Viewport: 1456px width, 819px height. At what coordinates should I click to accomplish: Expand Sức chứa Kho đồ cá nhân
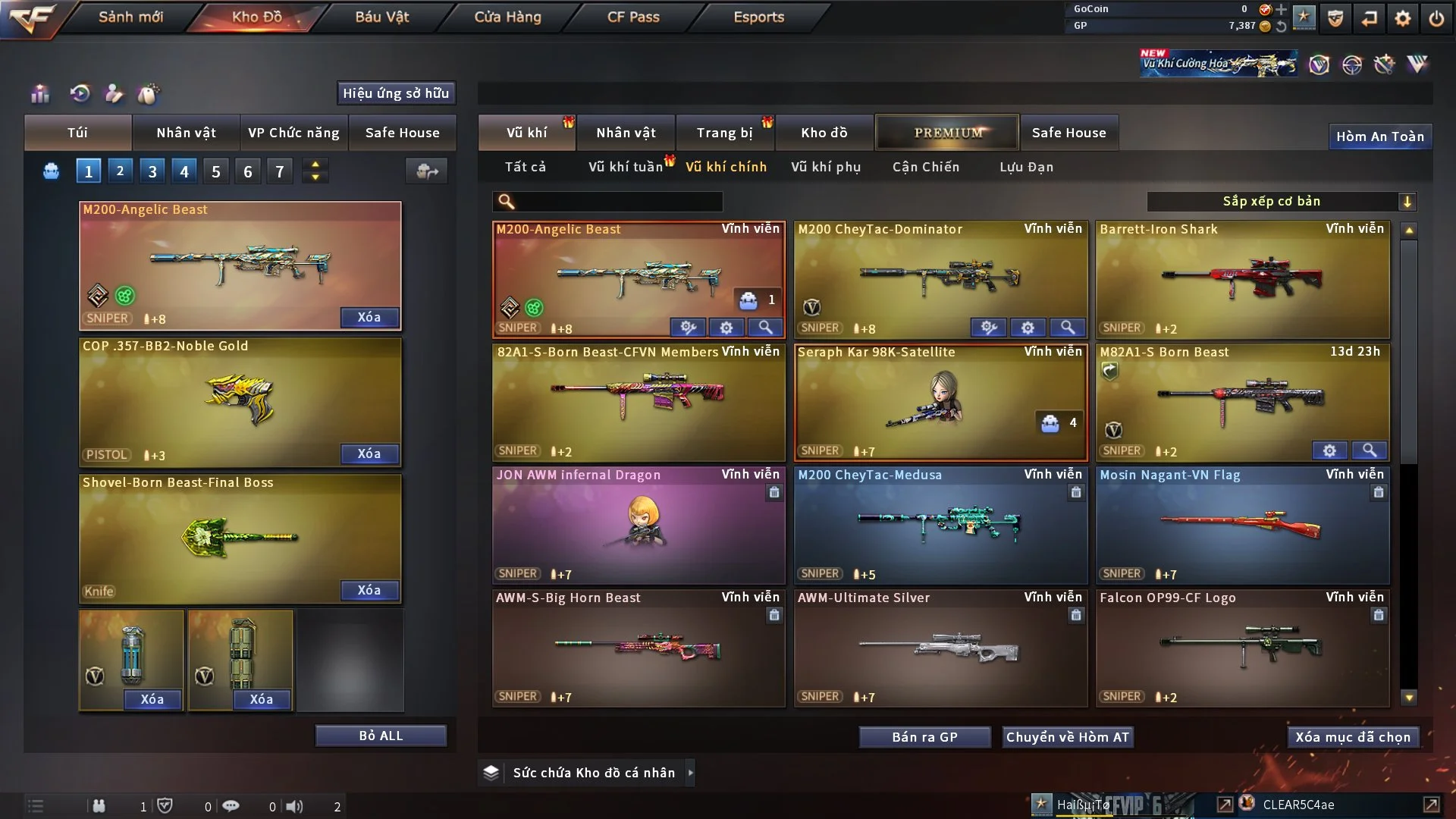[x=690, y=773]
